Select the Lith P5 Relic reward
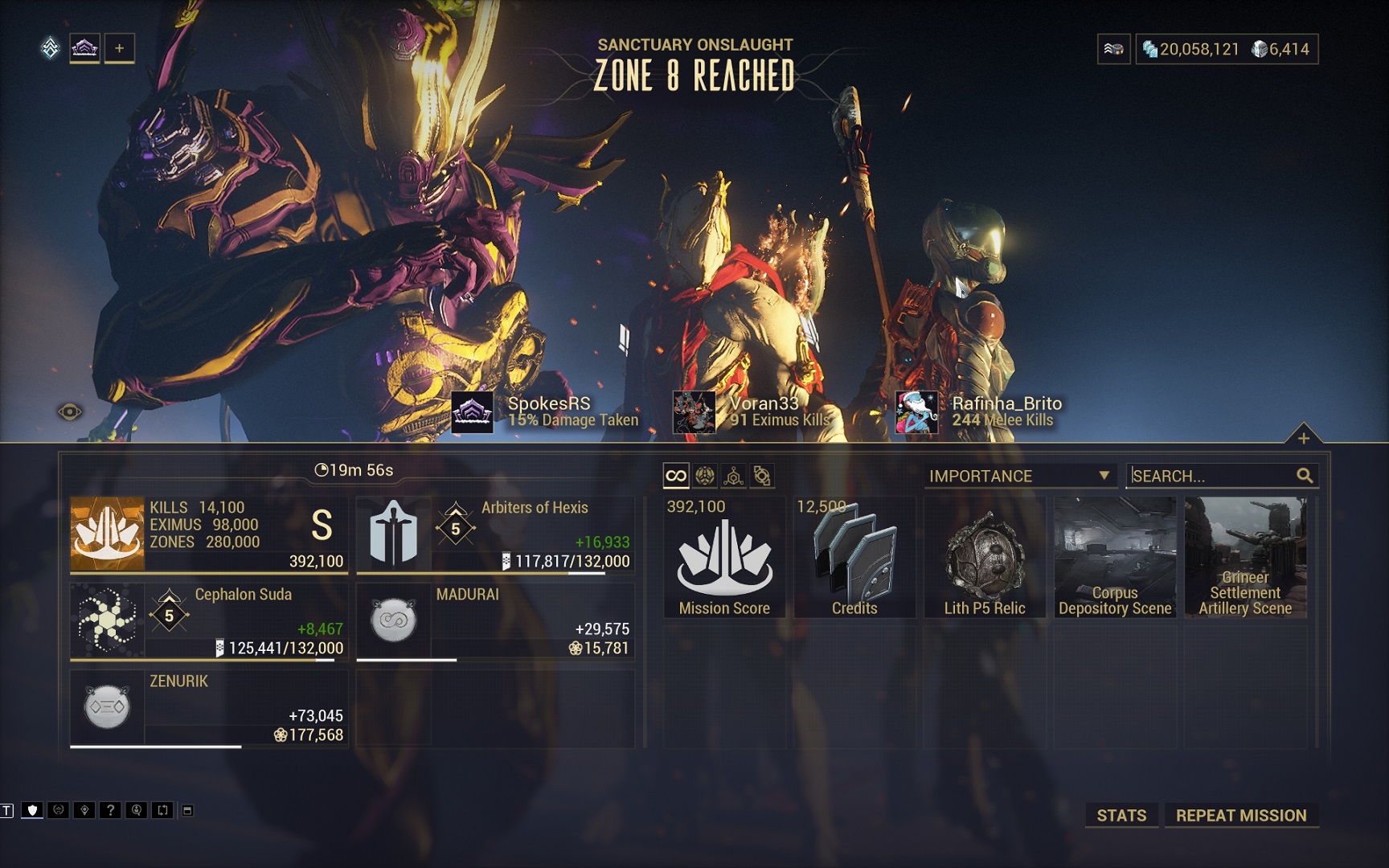 click(x=985, y=557)
